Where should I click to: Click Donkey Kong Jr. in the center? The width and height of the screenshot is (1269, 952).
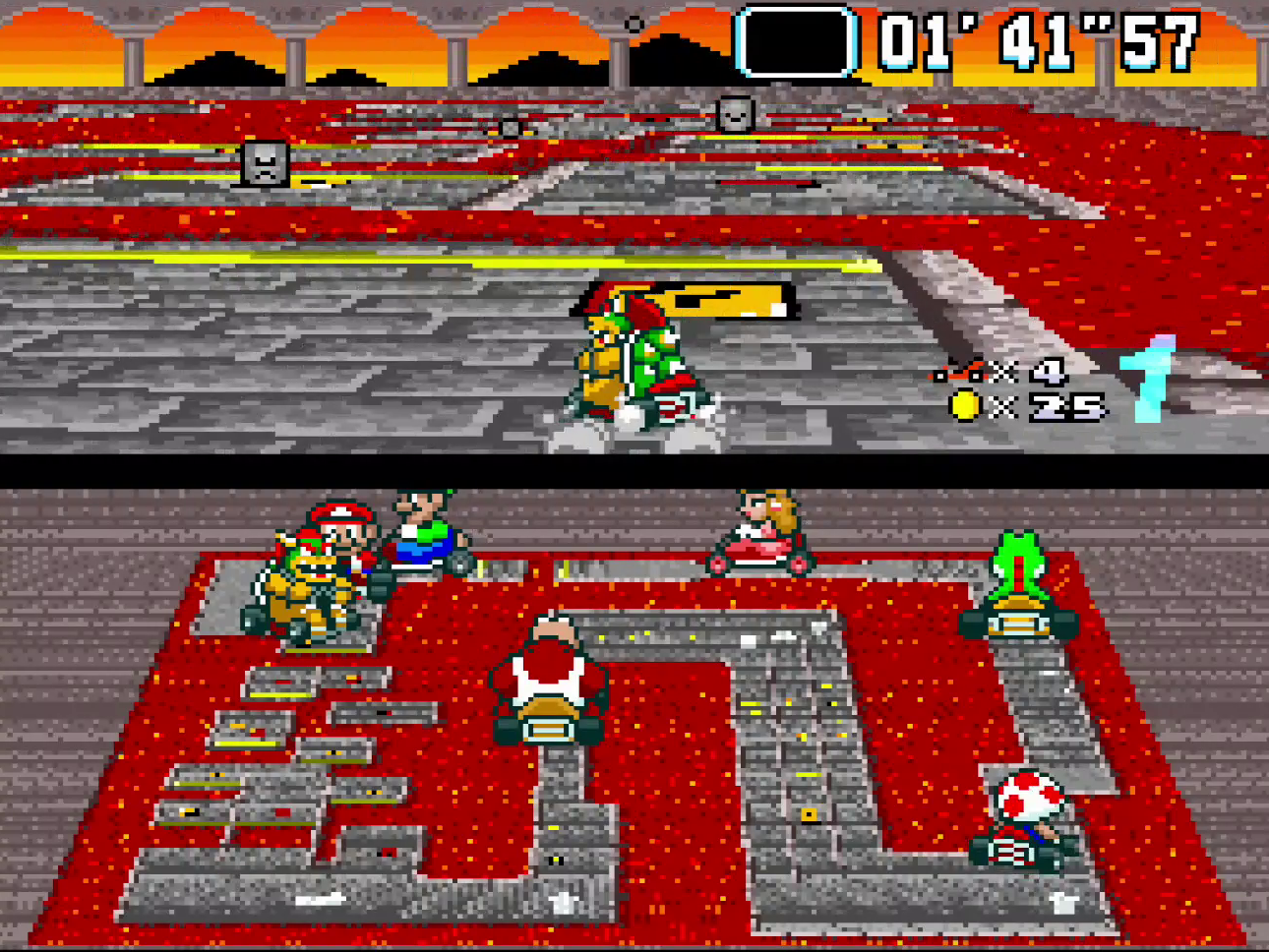click(551, 669)
